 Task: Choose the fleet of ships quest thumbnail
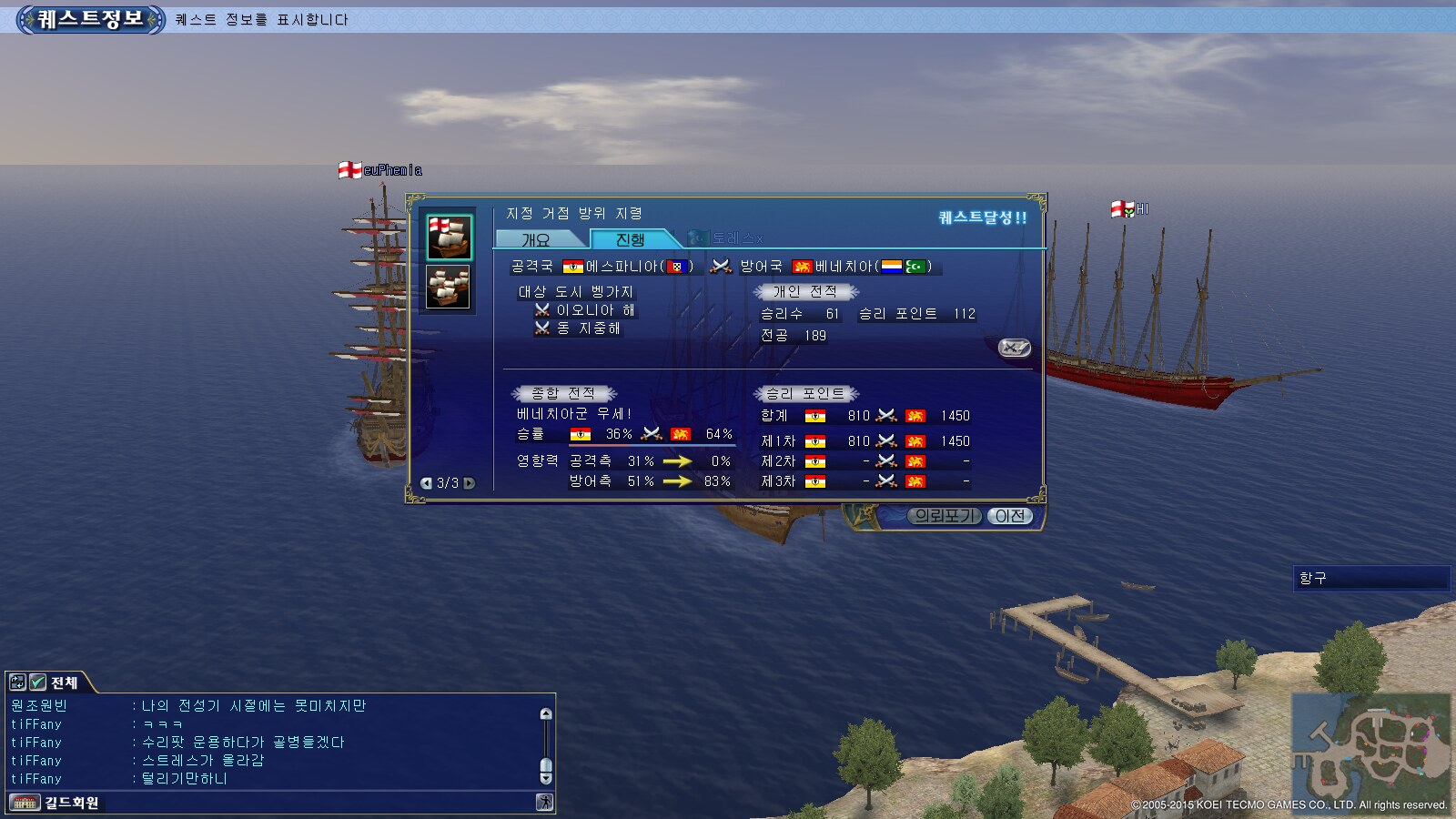(x=449, y=288)
